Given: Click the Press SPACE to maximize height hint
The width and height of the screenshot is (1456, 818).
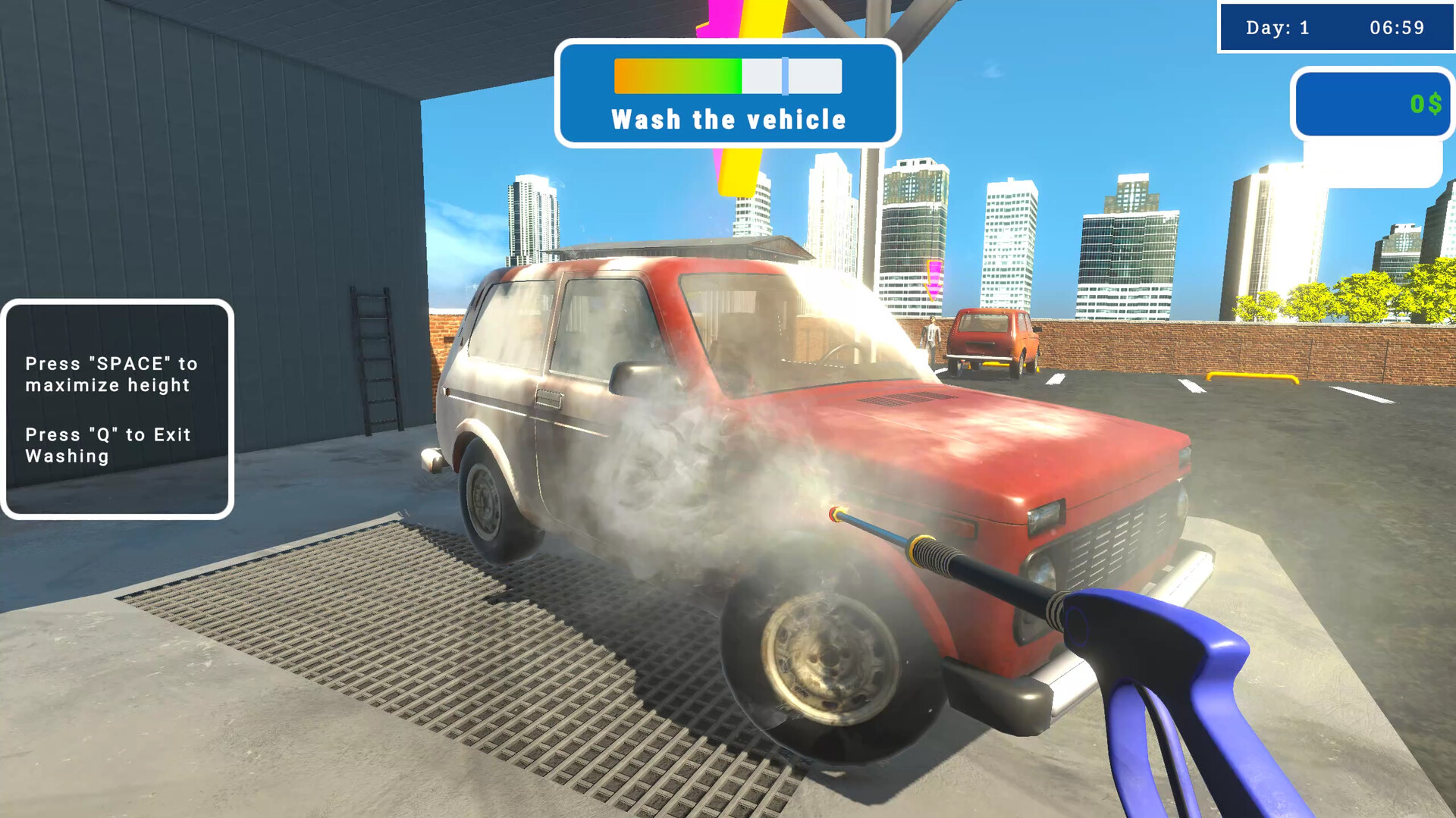Looking at the screenshot, I should (x=111, y=374).
